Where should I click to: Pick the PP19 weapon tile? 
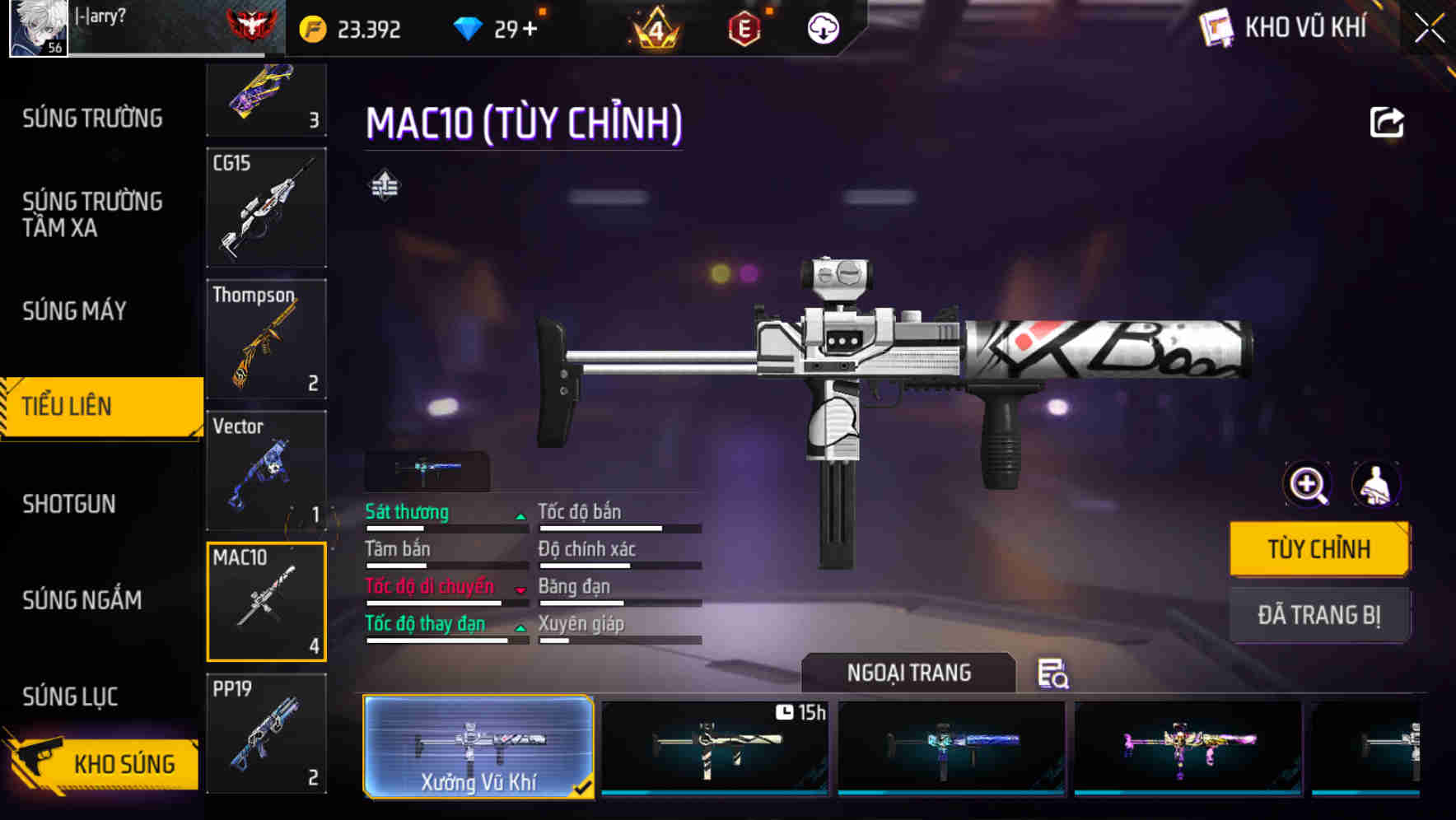pos(266,733)
